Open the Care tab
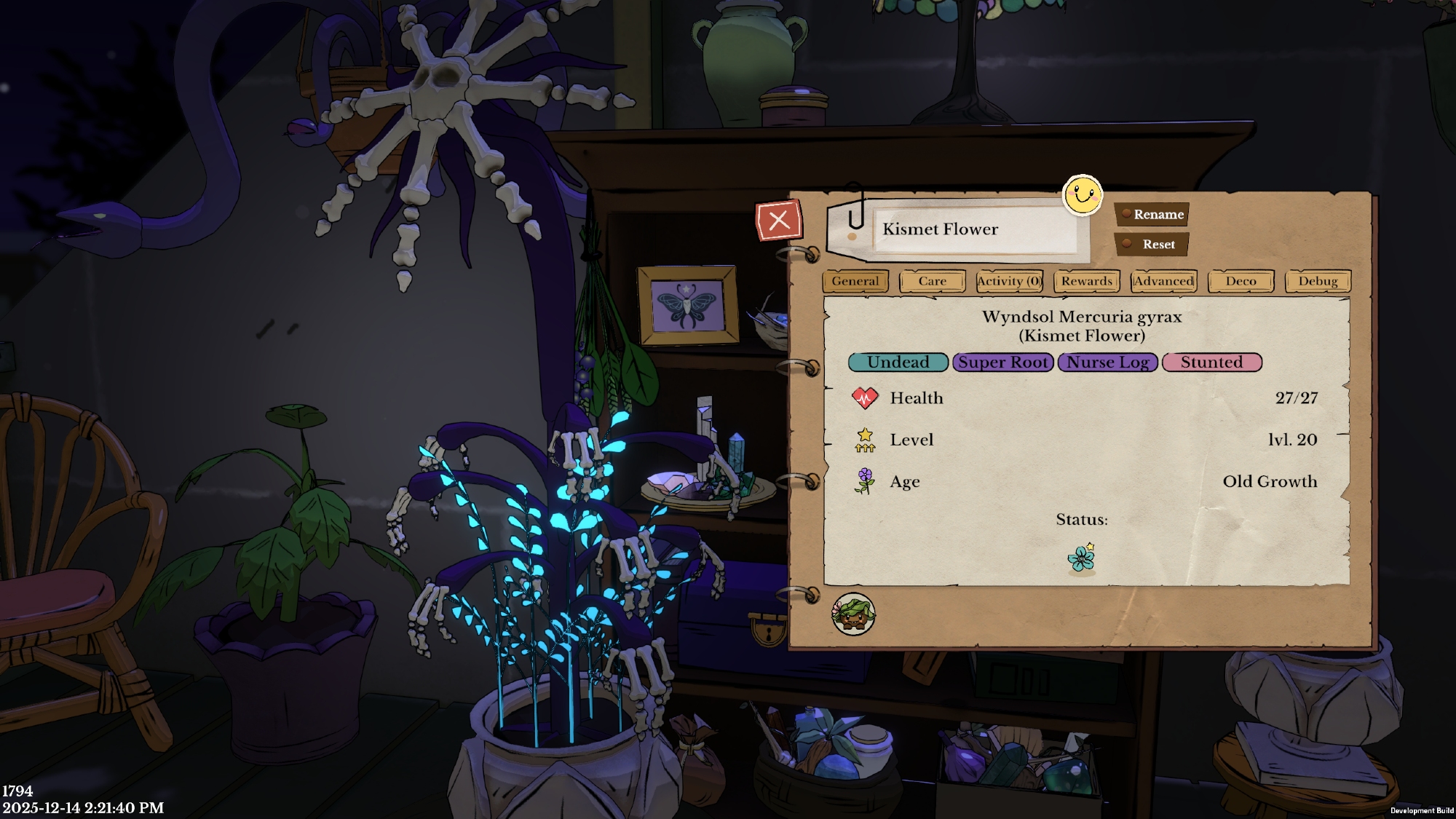This screenshot has width=1456, height=819. click(x=932, y=281)
